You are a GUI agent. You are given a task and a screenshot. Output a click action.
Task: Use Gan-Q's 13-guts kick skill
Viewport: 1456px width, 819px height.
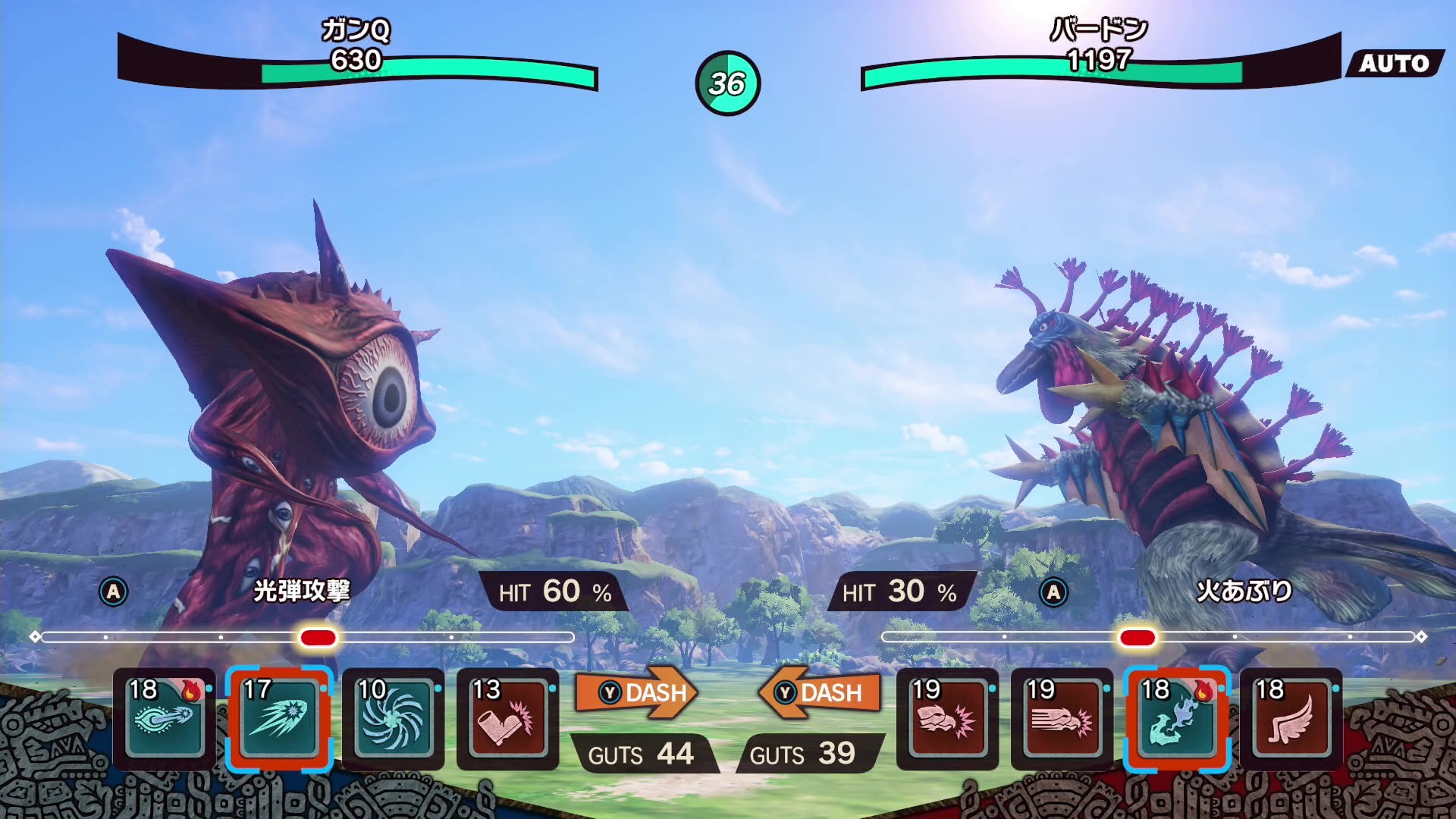pos(508,718)
